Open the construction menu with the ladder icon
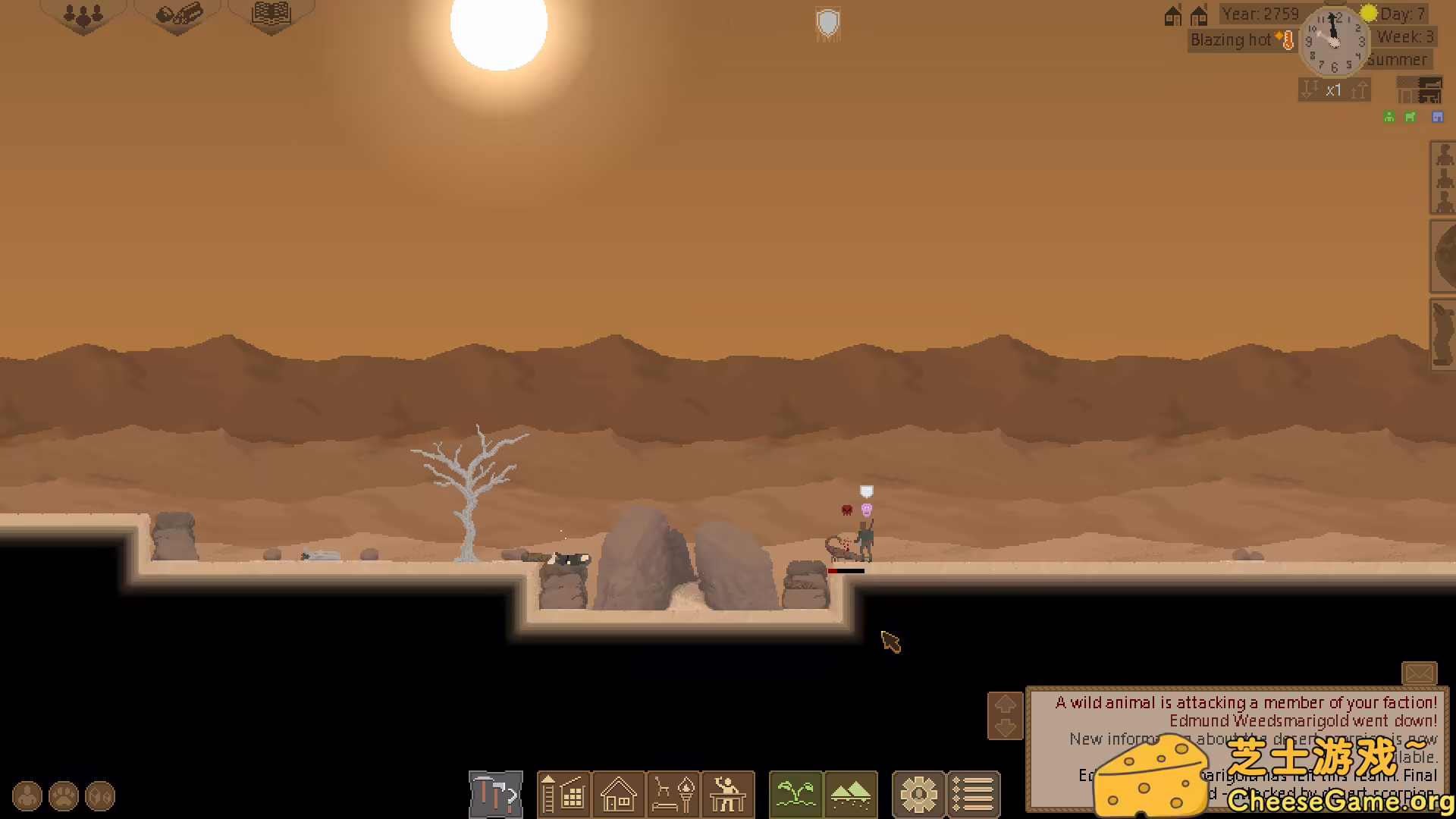Image resolution: width=1456 pixels, height=819 pixels. click(x=564, y=795)
